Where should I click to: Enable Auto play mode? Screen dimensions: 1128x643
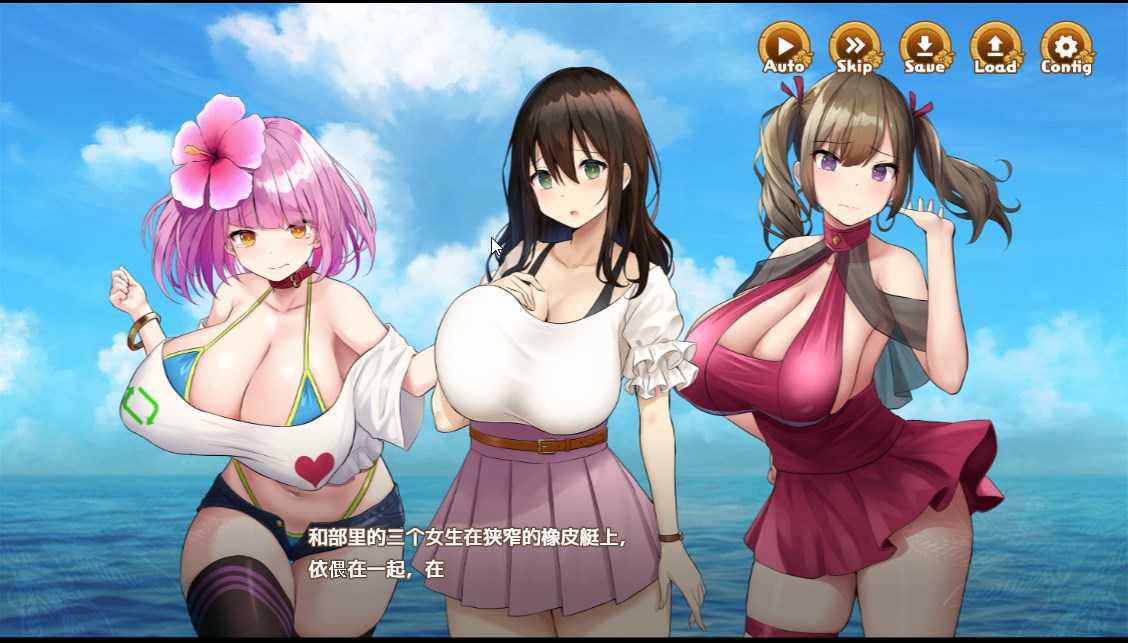click(x=785, y=47)
